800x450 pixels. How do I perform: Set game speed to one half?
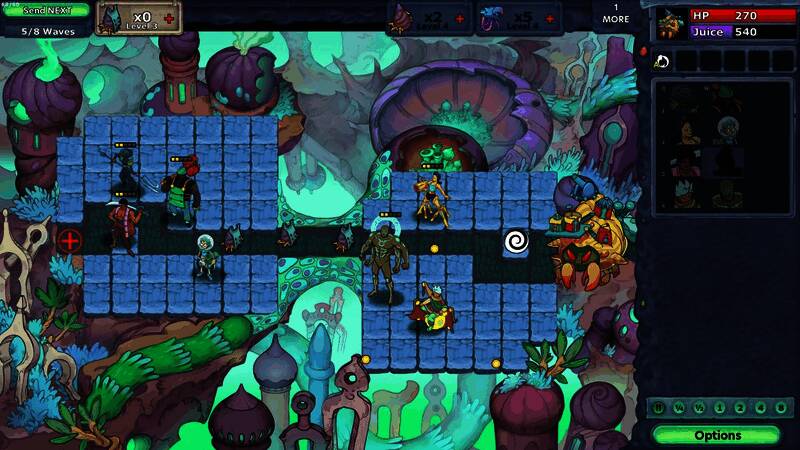click(x=696, y=408)
